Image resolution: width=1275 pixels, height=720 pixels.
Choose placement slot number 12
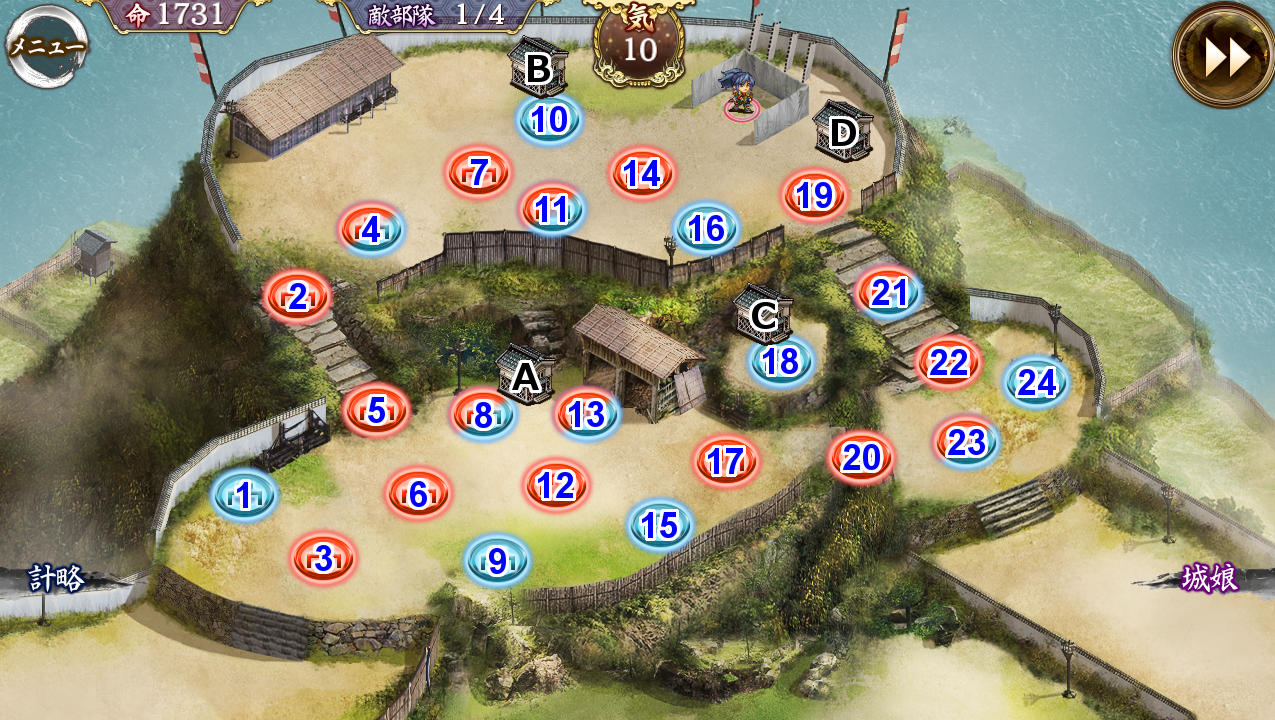coord(556,486)
